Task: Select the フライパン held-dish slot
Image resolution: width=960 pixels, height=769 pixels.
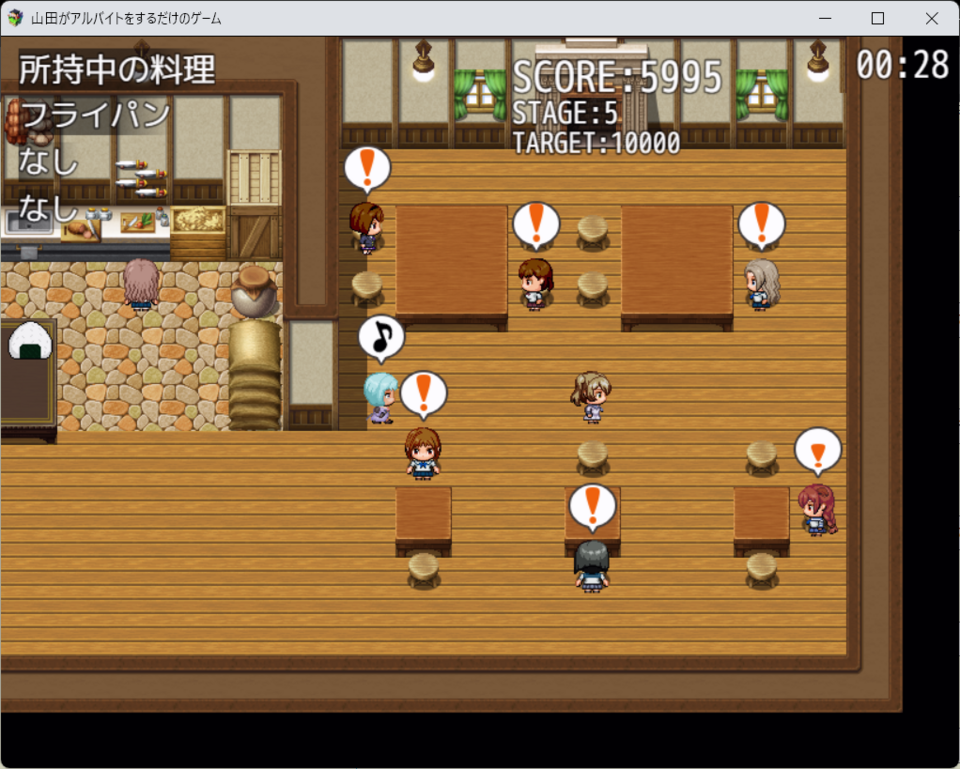Action: (x=96, y=115)
